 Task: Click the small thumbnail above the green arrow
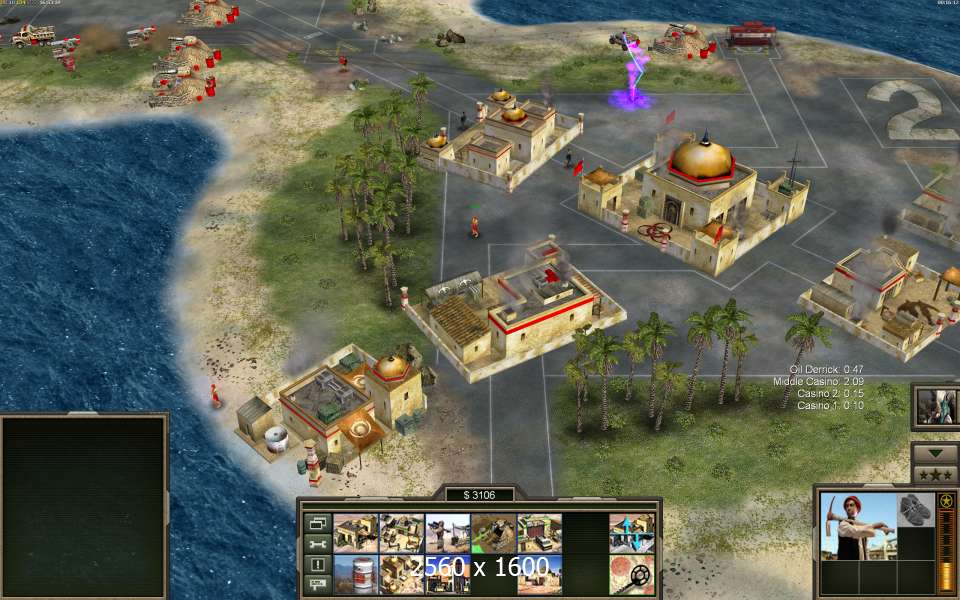935,406
